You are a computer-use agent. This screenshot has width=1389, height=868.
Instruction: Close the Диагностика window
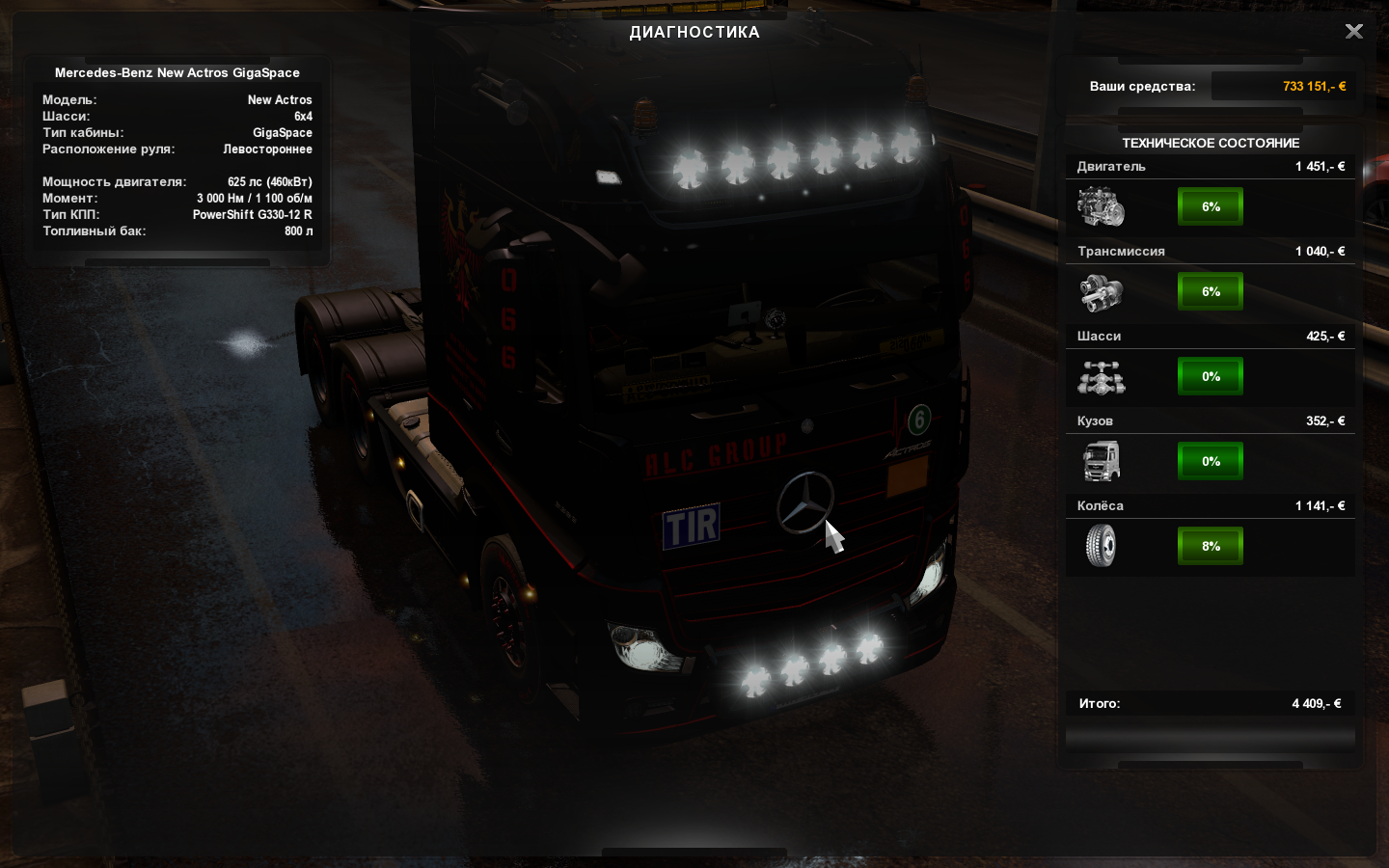pyautogui.click(x=1354, y=32)
